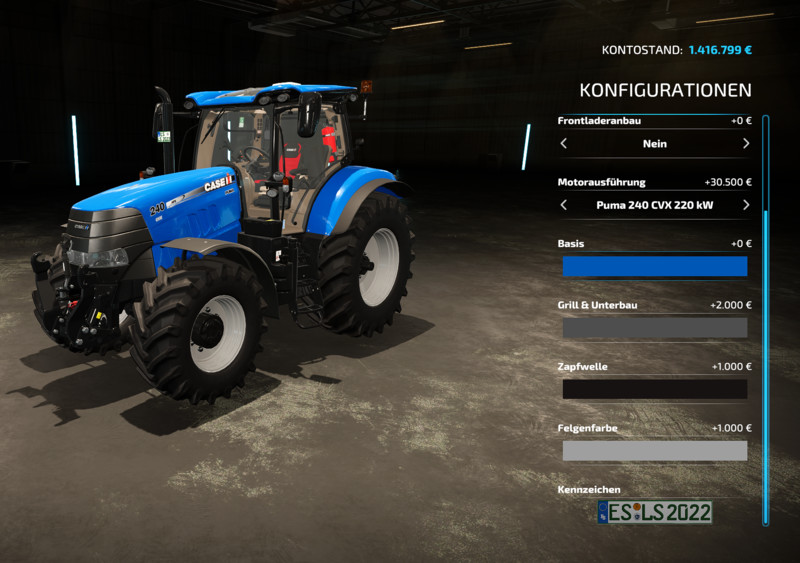Click the configuration list scrollbar

(766, 320)
